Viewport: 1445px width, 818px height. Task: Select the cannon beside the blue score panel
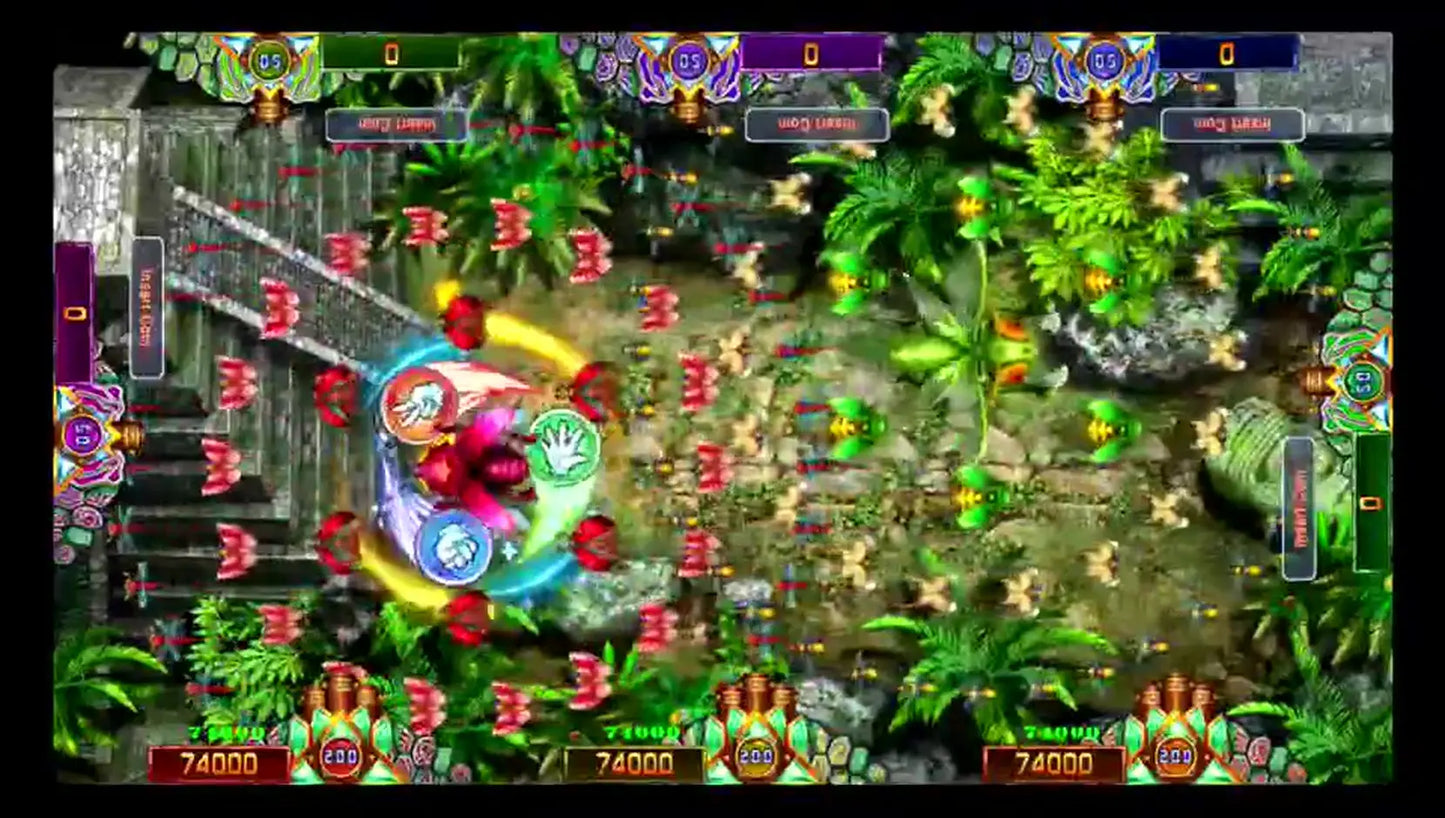coord(1104,70)
